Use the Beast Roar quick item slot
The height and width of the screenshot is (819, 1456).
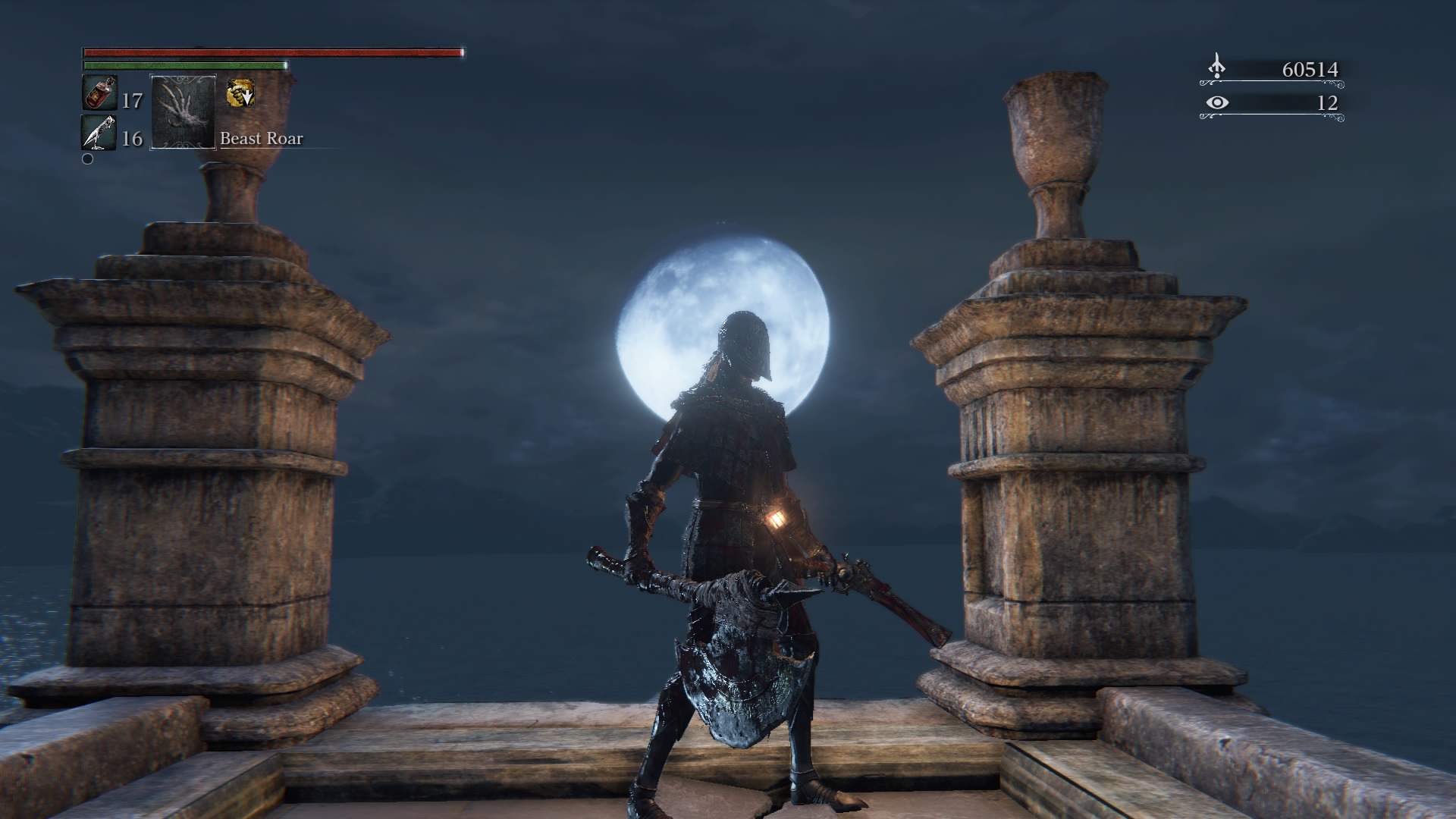coord(184,112)
